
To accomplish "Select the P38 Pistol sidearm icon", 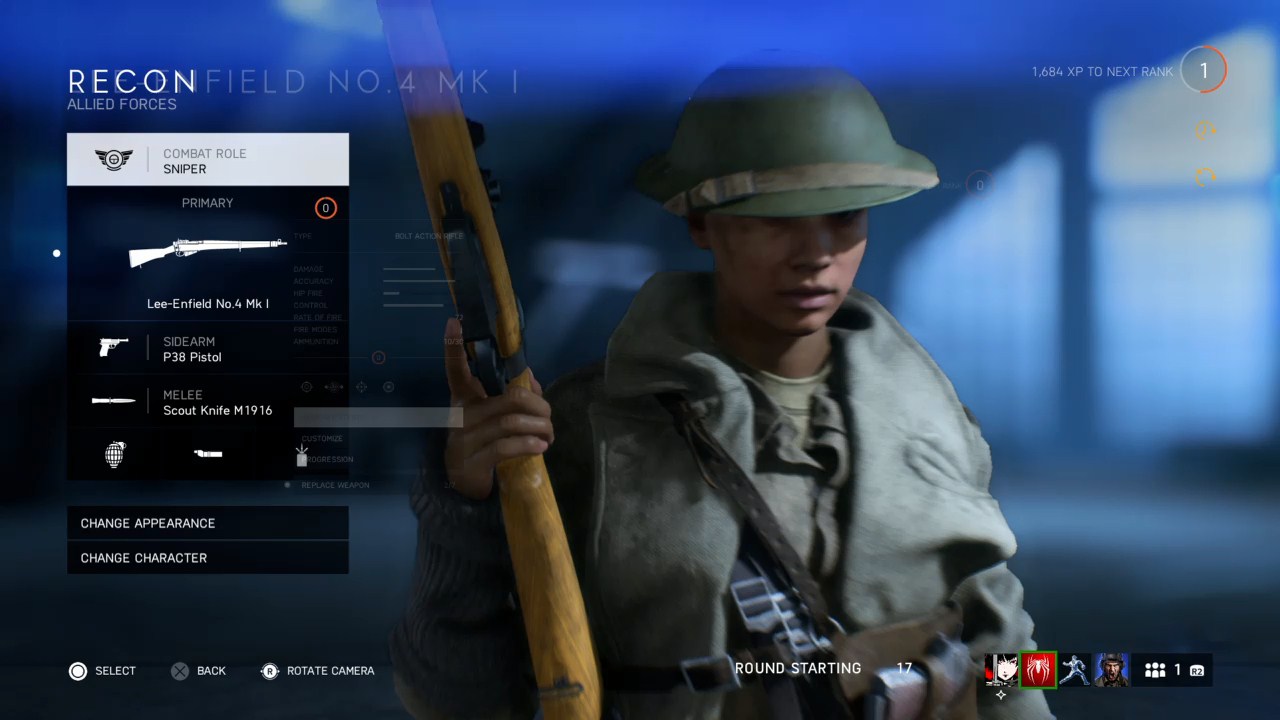I will 113,348.
